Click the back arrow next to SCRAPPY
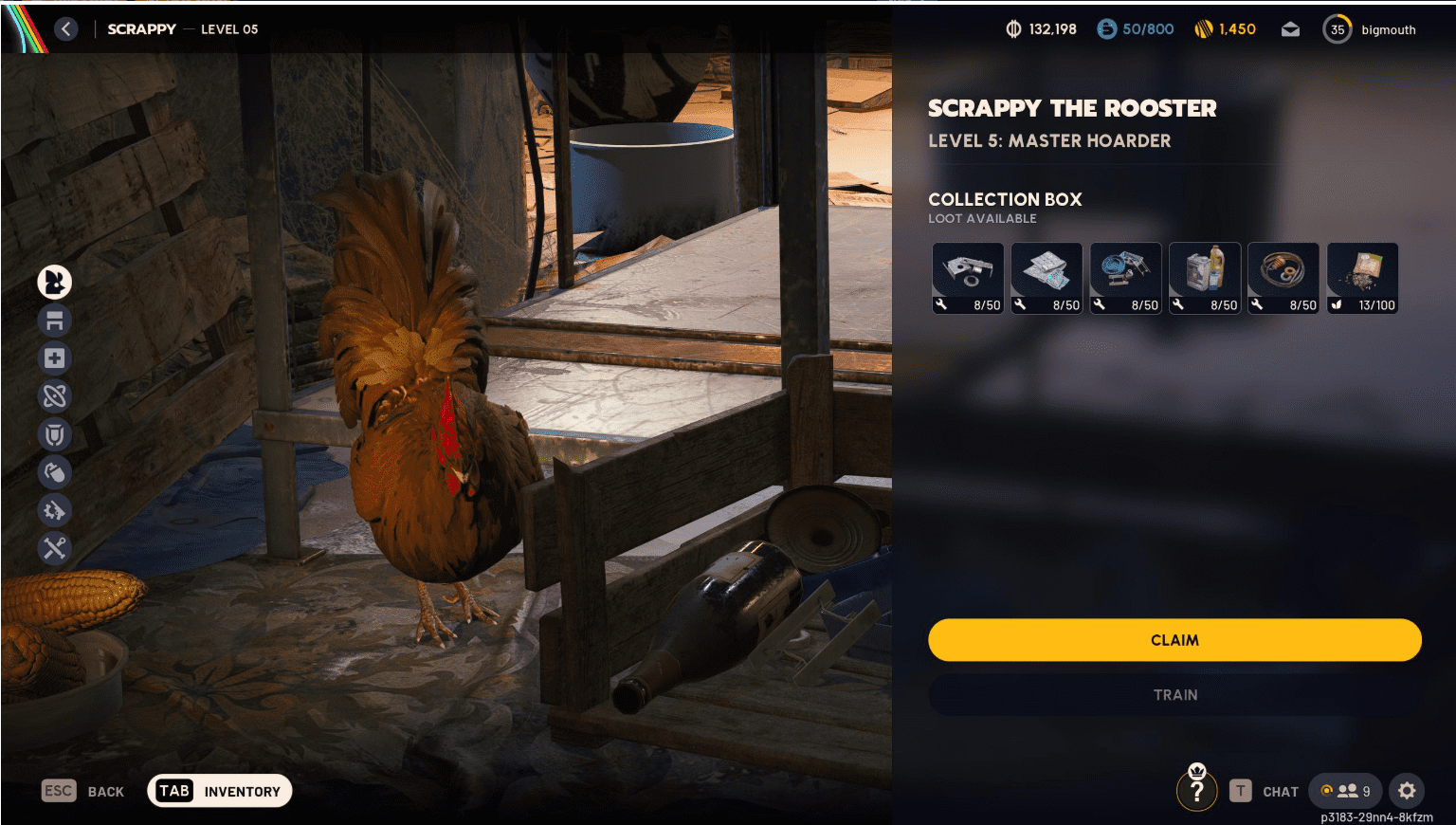Image resolution: width=1456 pixels, height=825 pixels. (x=65, y=29)
